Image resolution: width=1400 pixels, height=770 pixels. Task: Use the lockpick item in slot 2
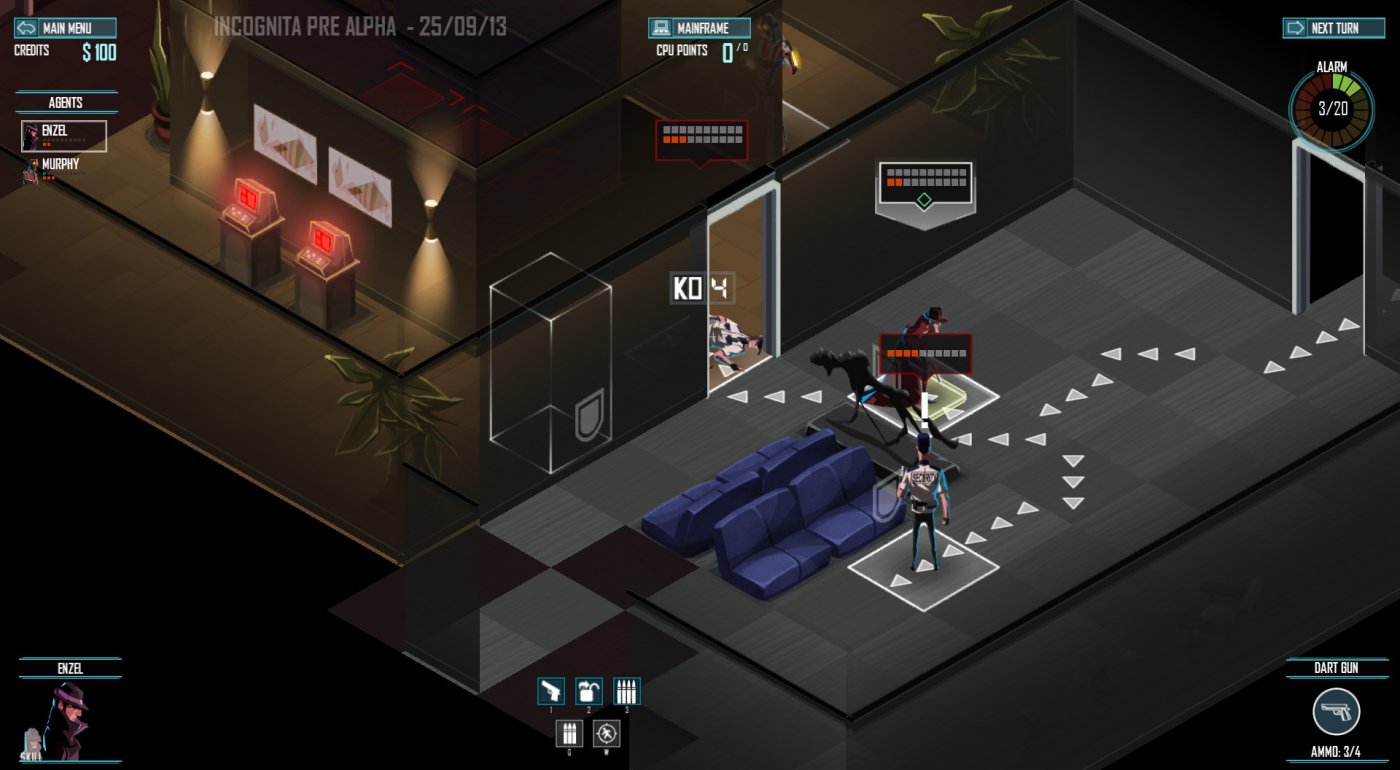[589, 691]
